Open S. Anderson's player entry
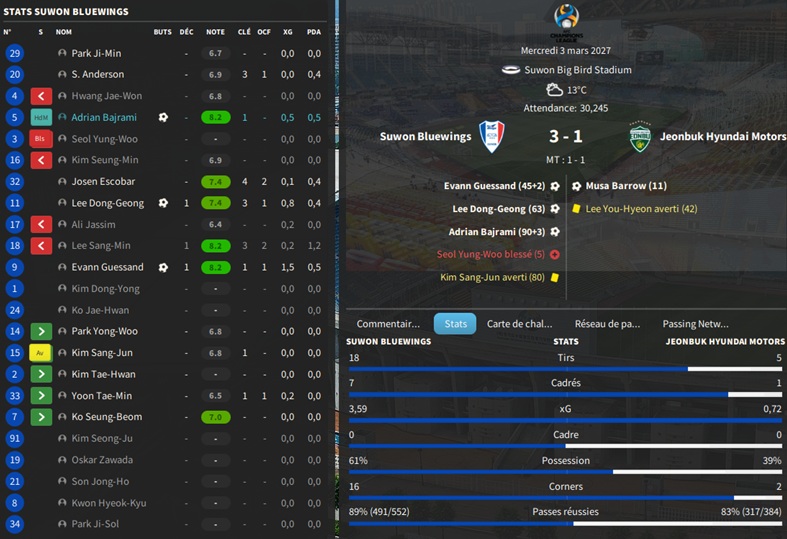This screenshot has width=787, height=539. tap(98, 75)
